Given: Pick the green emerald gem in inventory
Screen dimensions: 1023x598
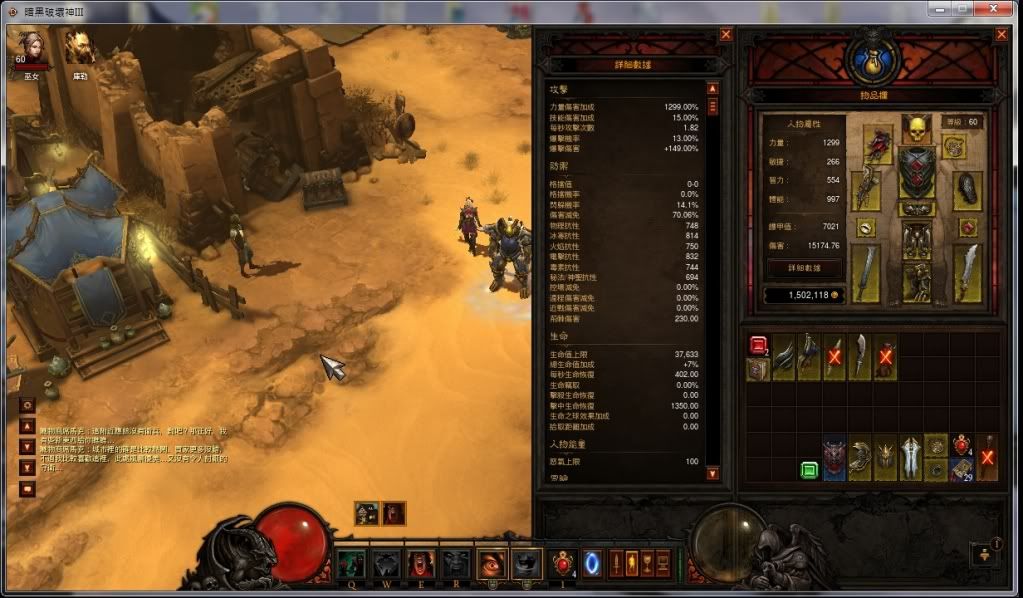Looking at the screenshot, I should (x=808, y=469).
